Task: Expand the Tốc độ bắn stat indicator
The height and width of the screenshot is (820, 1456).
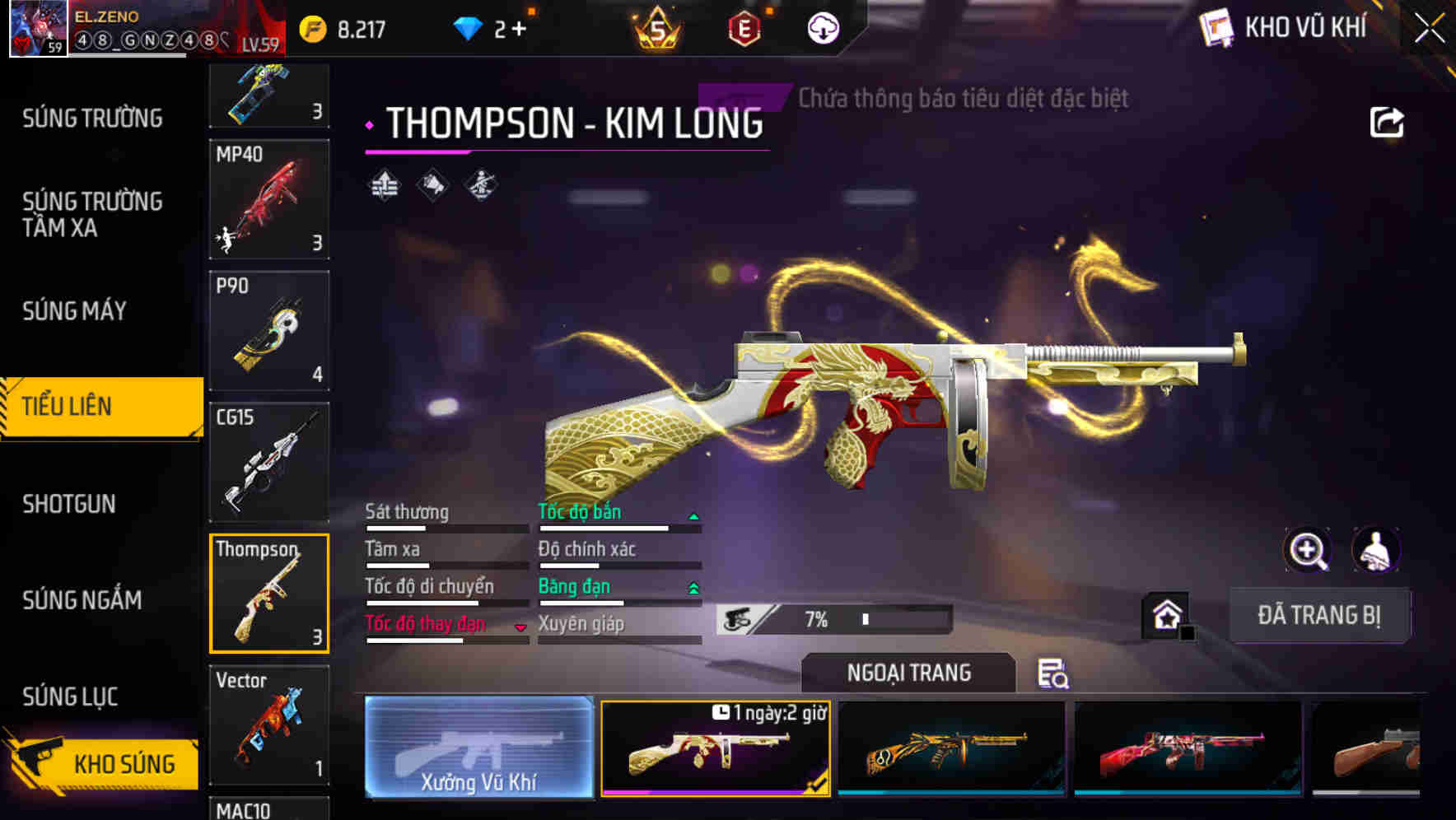Action: click(x=693, y=519)
